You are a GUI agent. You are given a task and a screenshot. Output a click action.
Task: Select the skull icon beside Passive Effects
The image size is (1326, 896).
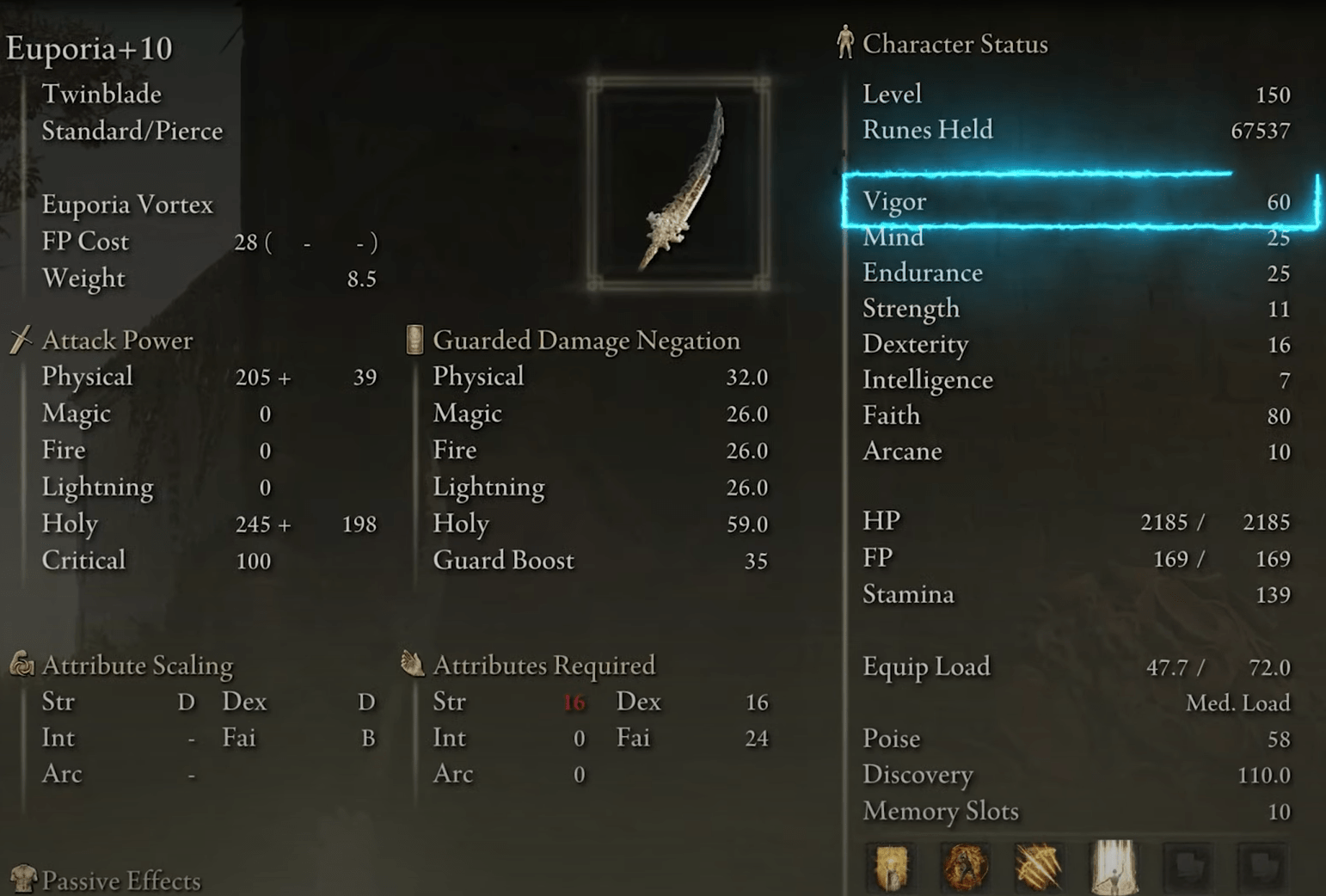[x=21, y=879]
